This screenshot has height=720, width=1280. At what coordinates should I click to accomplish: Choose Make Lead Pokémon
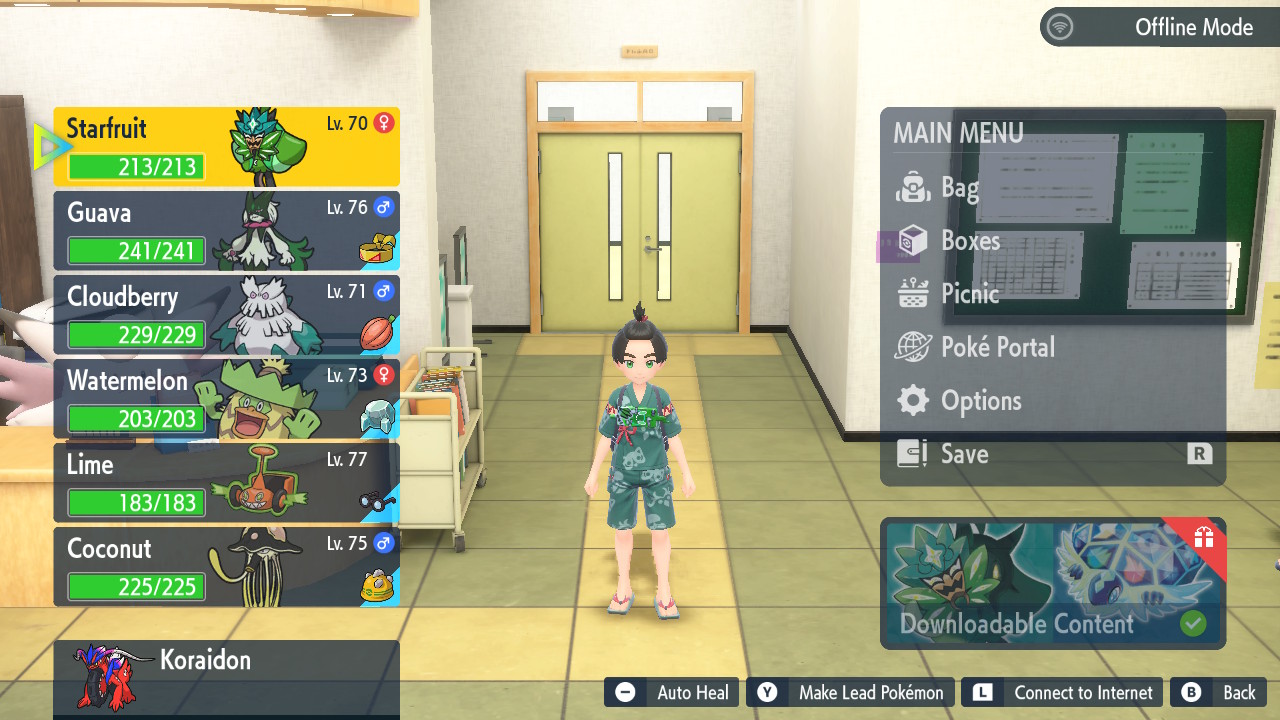(850, 692)
